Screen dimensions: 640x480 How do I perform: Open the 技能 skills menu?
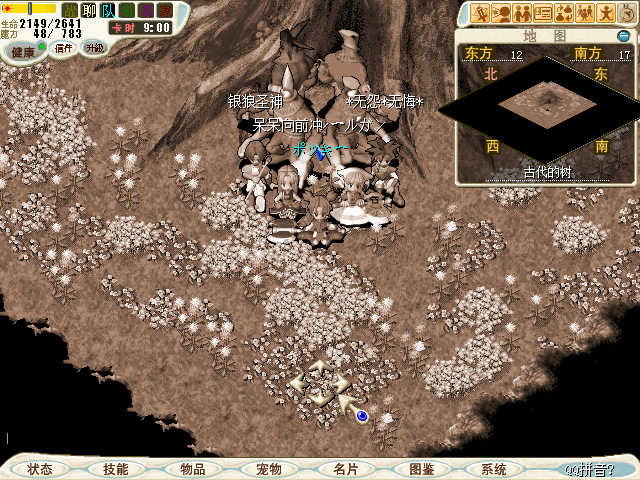click(x=116, y=468)
